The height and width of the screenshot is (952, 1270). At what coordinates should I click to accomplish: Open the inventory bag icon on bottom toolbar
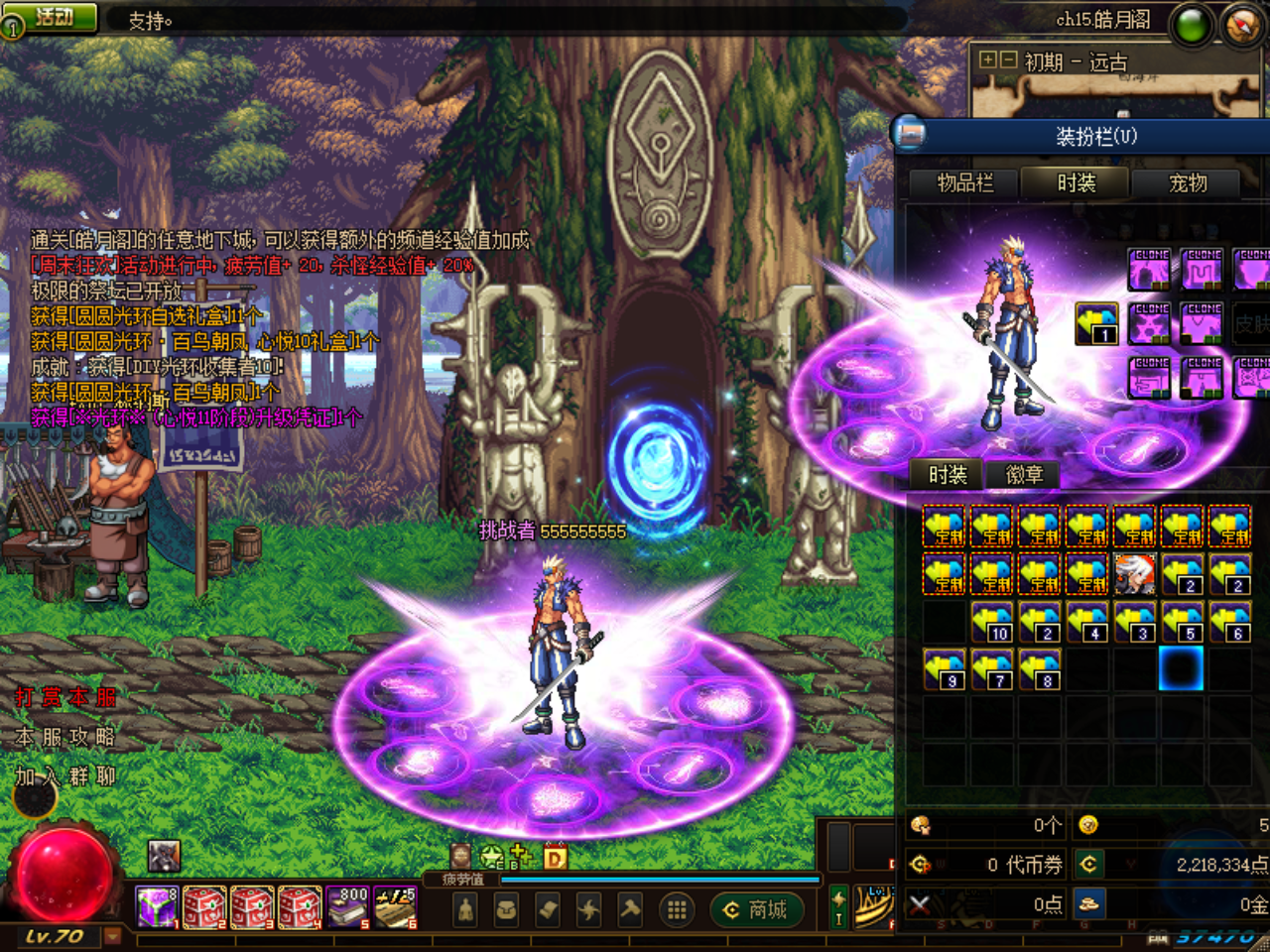click(506, 908)
